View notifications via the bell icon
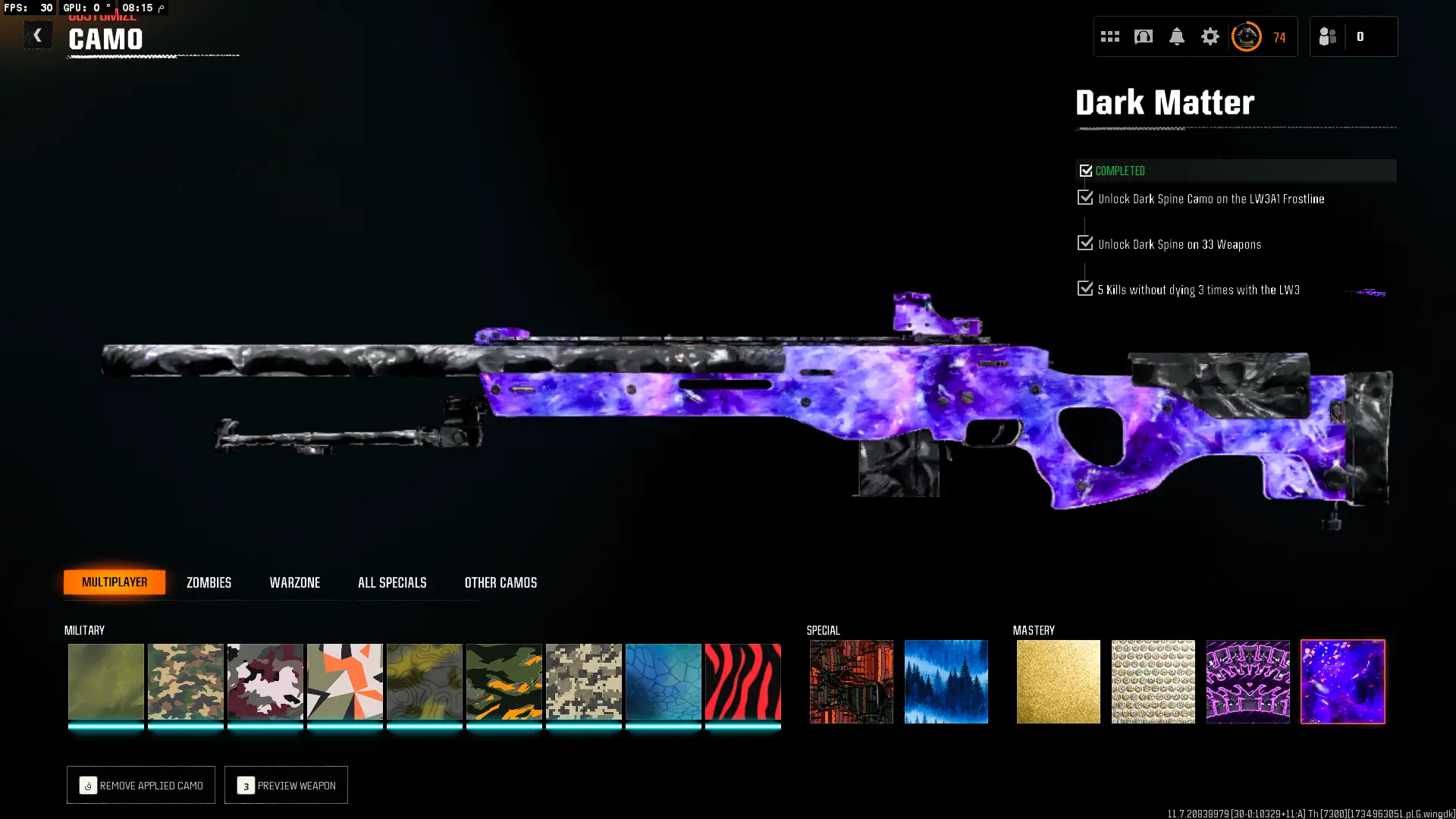Screen dimensions: 1456x819 pyautogui.click(x=1176, y=36)
